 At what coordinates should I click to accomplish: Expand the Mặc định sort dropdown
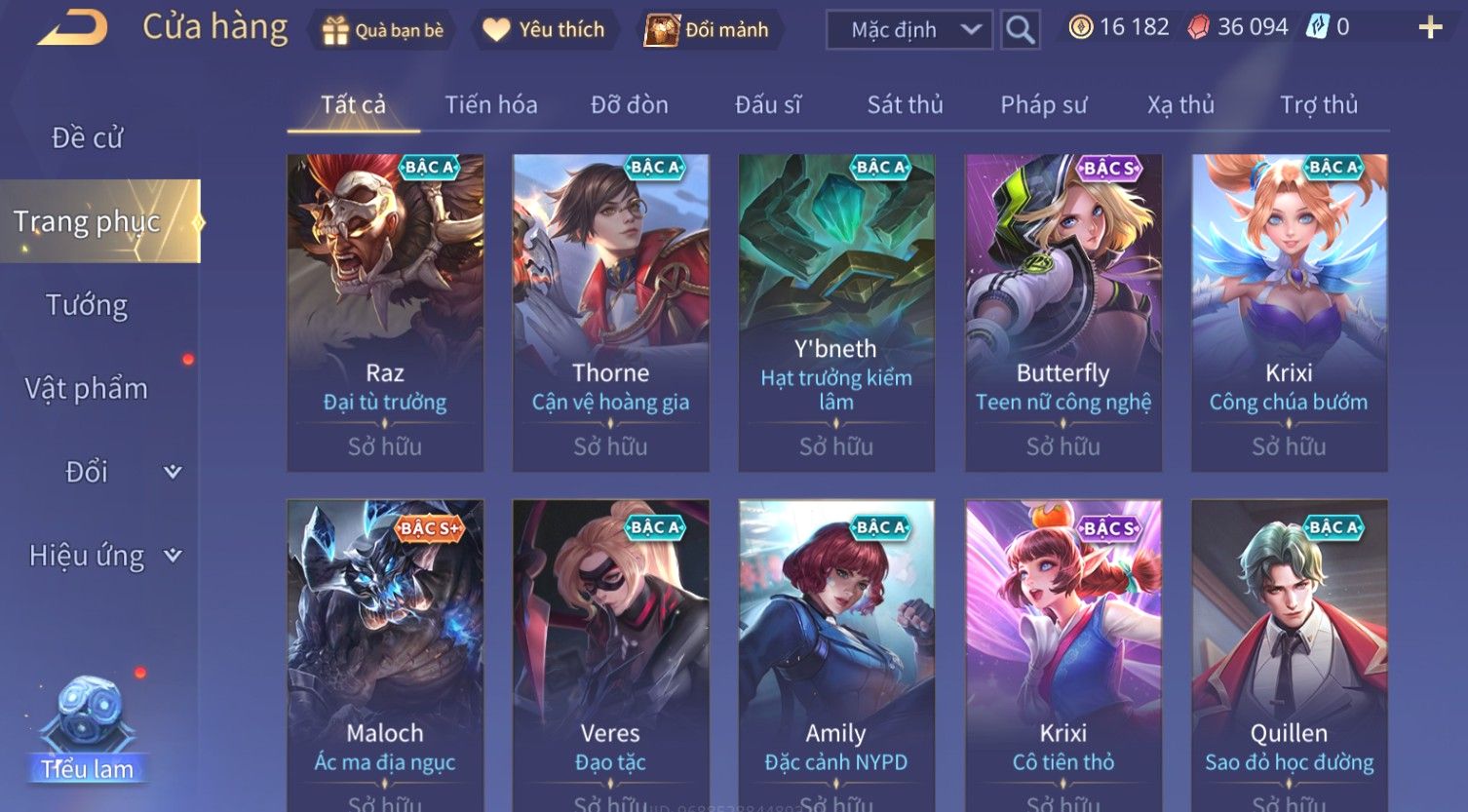click(x=908, y=30)
